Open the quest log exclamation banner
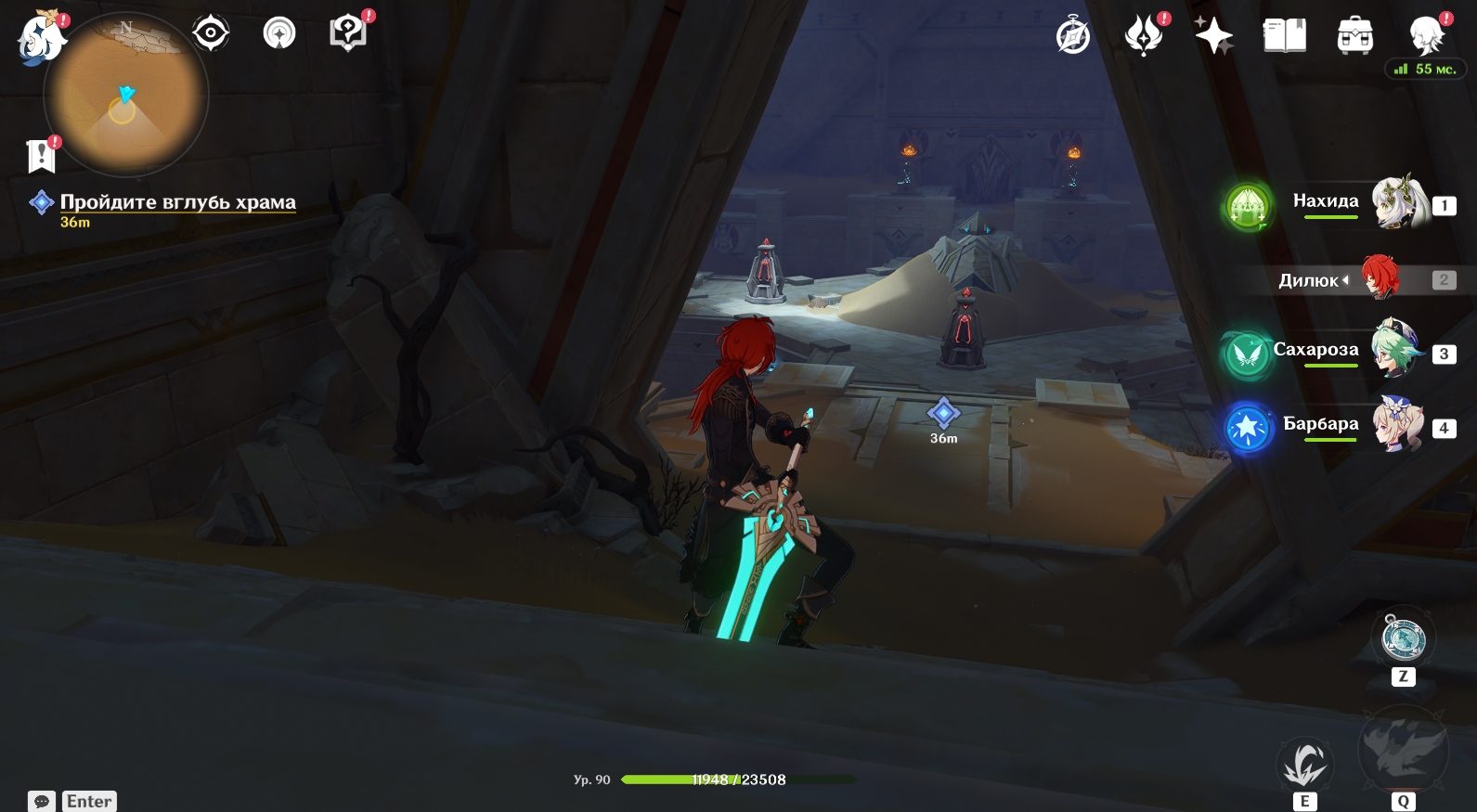Screen dimensions: 1477x812 [x=42, y=156]
